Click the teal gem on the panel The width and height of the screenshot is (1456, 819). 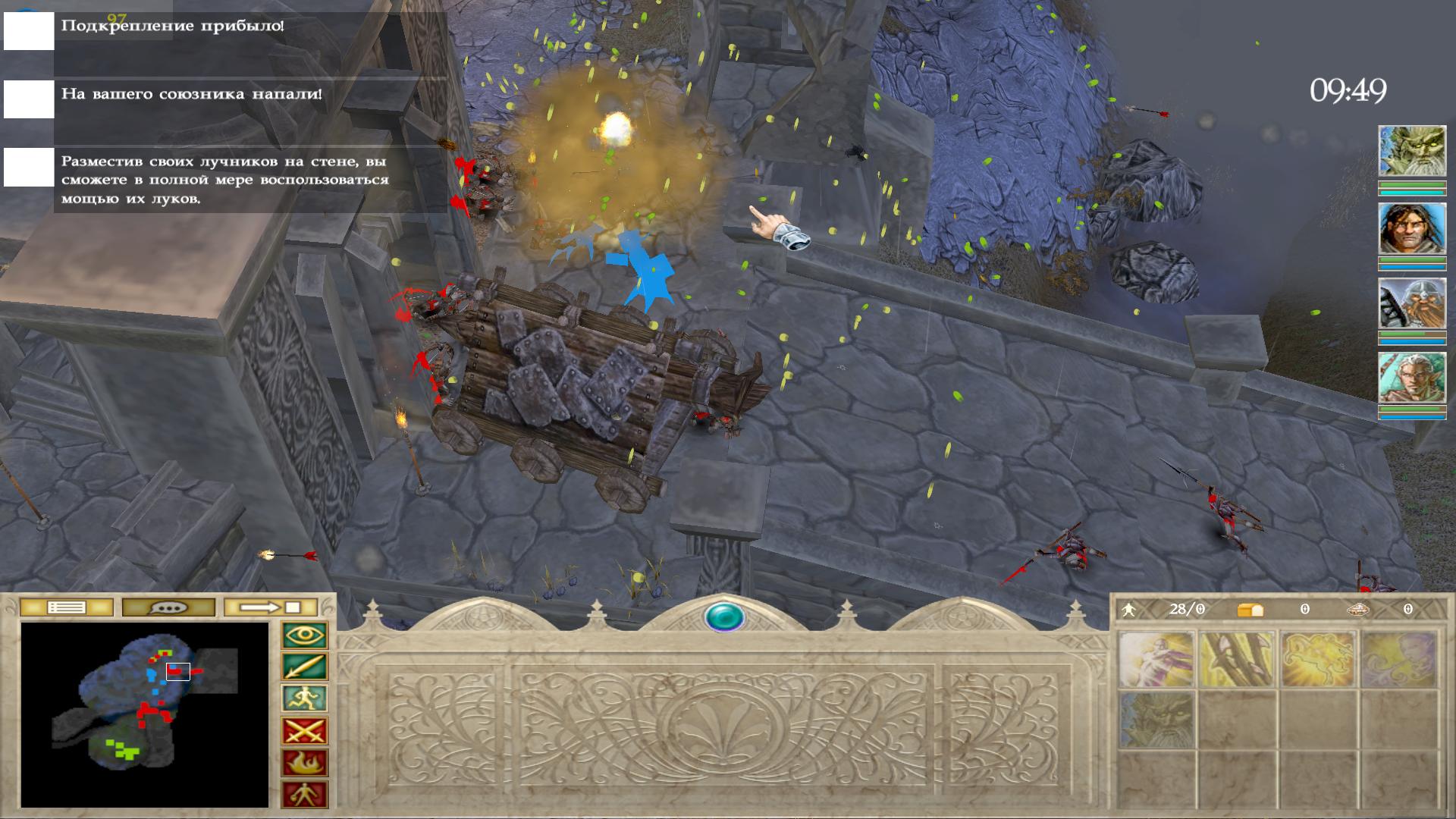[x=724, y=617]
